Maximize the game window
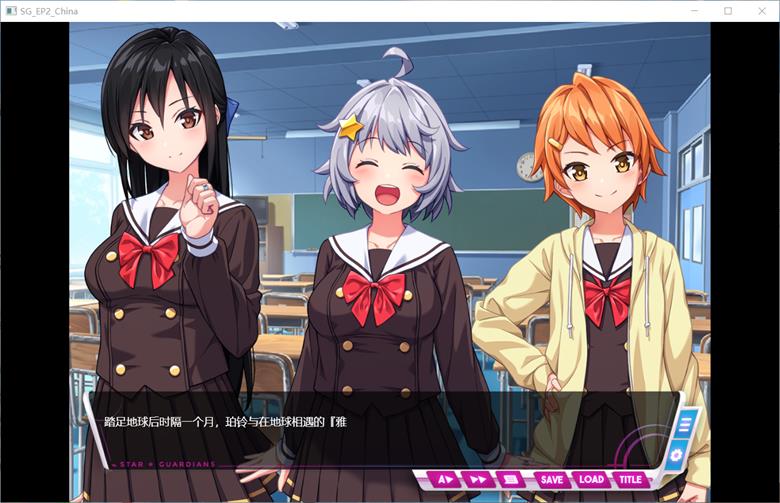 (728, 11)
